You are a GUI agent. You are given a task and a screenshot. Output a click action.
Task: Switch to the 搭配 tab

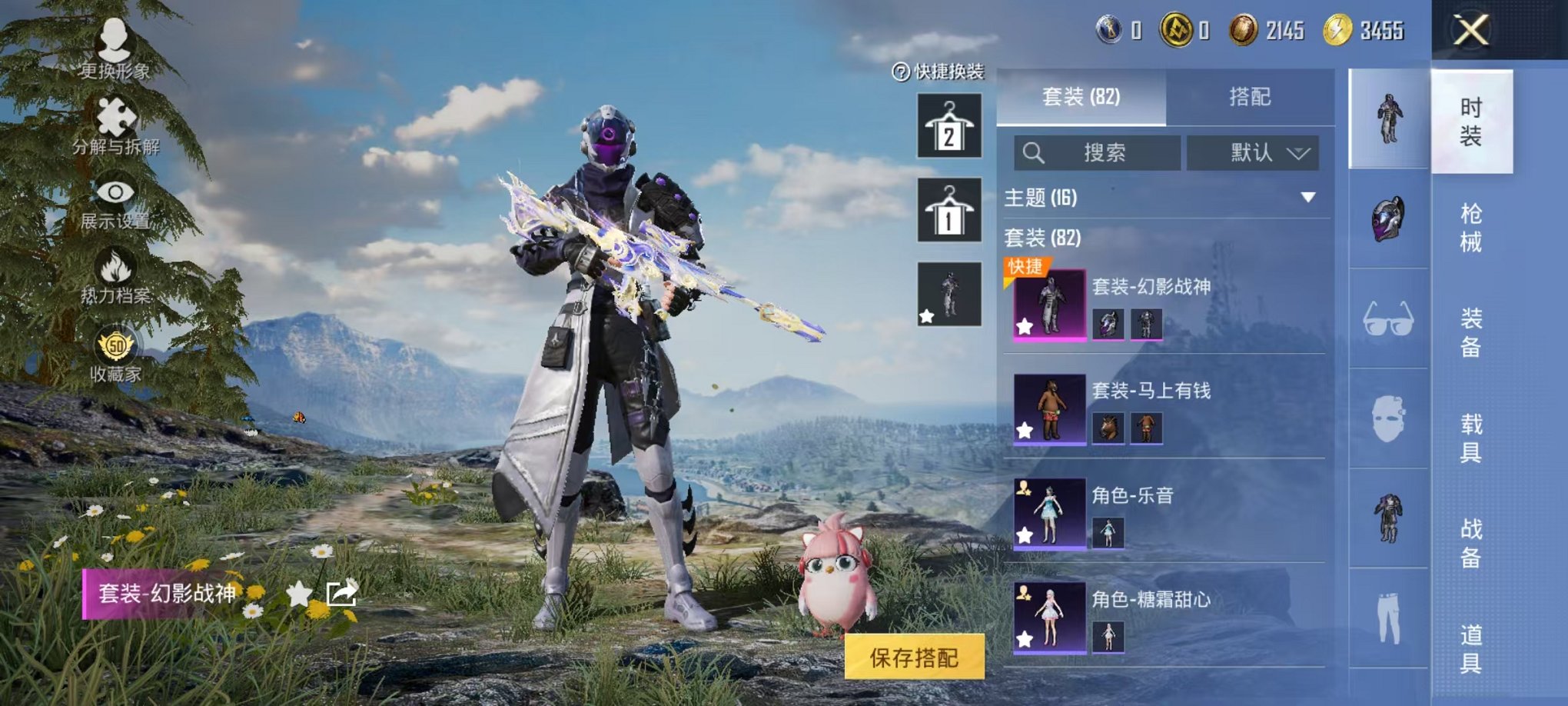coord(1249,96)
